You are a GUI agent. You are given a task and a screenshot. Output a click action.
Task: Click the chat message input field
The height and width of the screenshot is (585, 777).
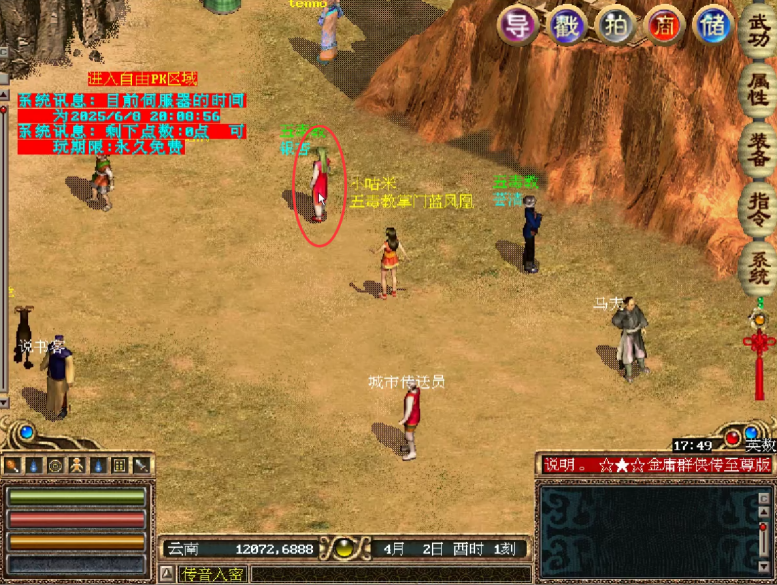(x=390, y=574)
